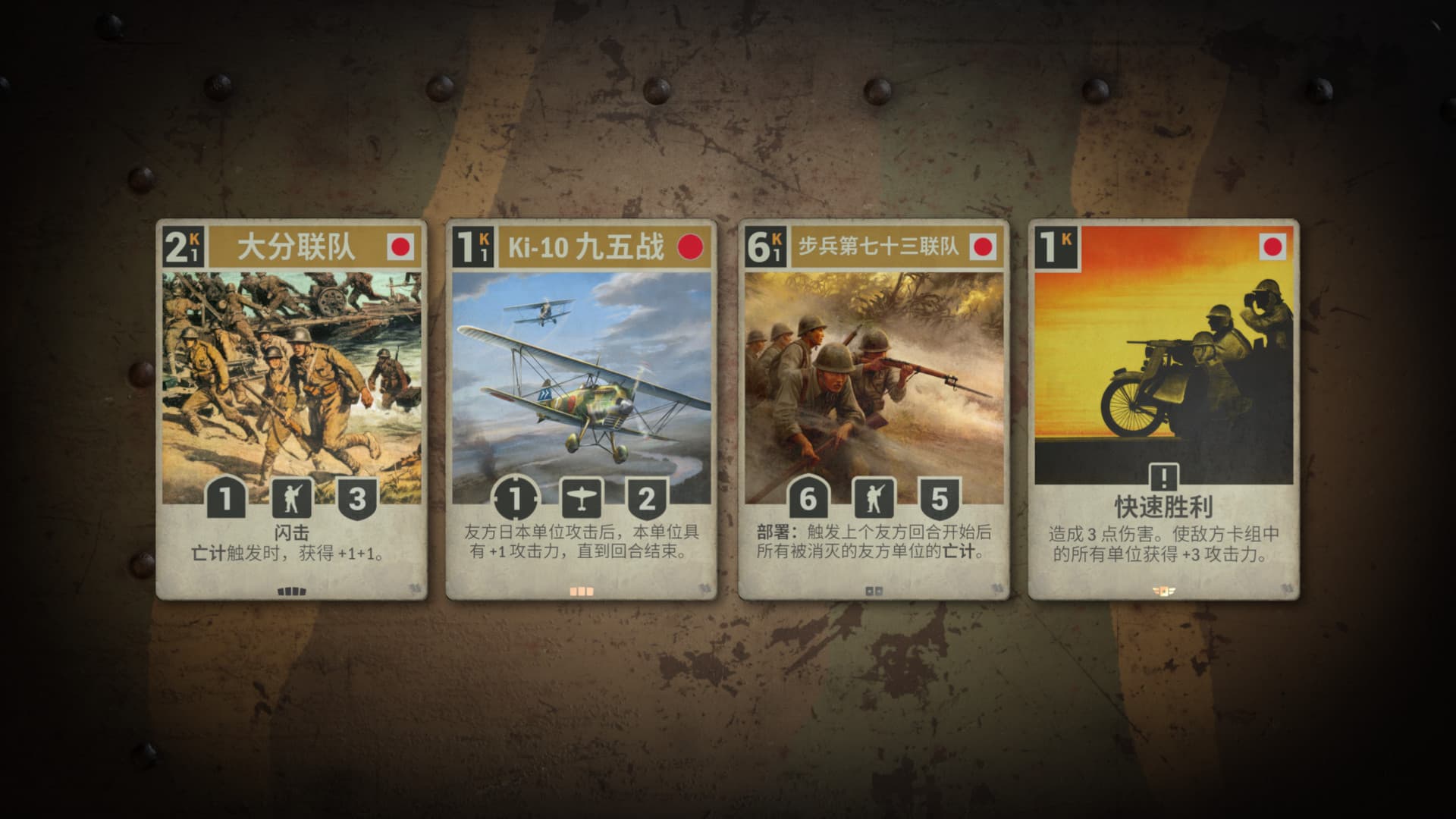
Task: Select the 快速胜利 order card
Action: tap(1163, 409)
